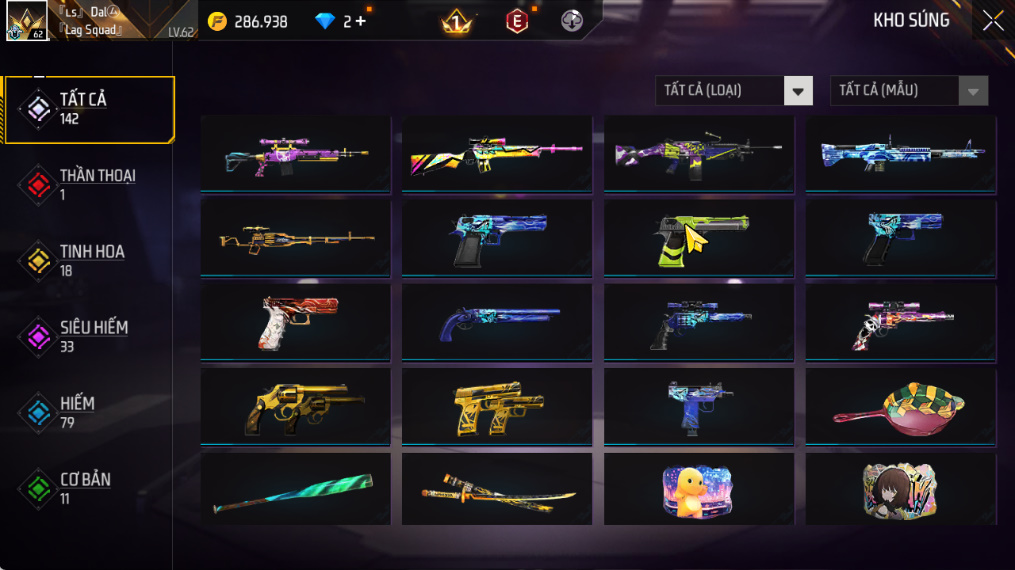1015x570 pixels.
Task: Filter weapons by Hiếm rarity
Action: point(78,412)
